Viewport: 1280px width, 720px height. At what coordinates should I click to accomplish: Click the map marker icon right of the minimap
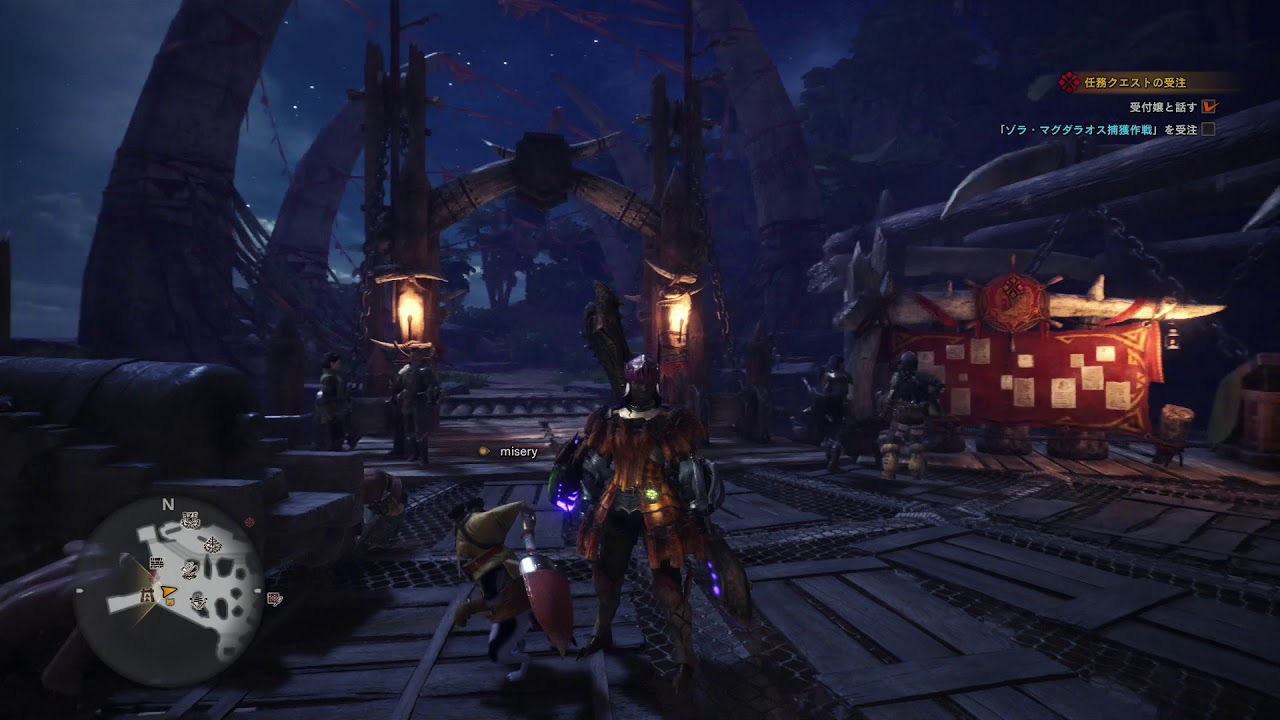click(274, 600)
